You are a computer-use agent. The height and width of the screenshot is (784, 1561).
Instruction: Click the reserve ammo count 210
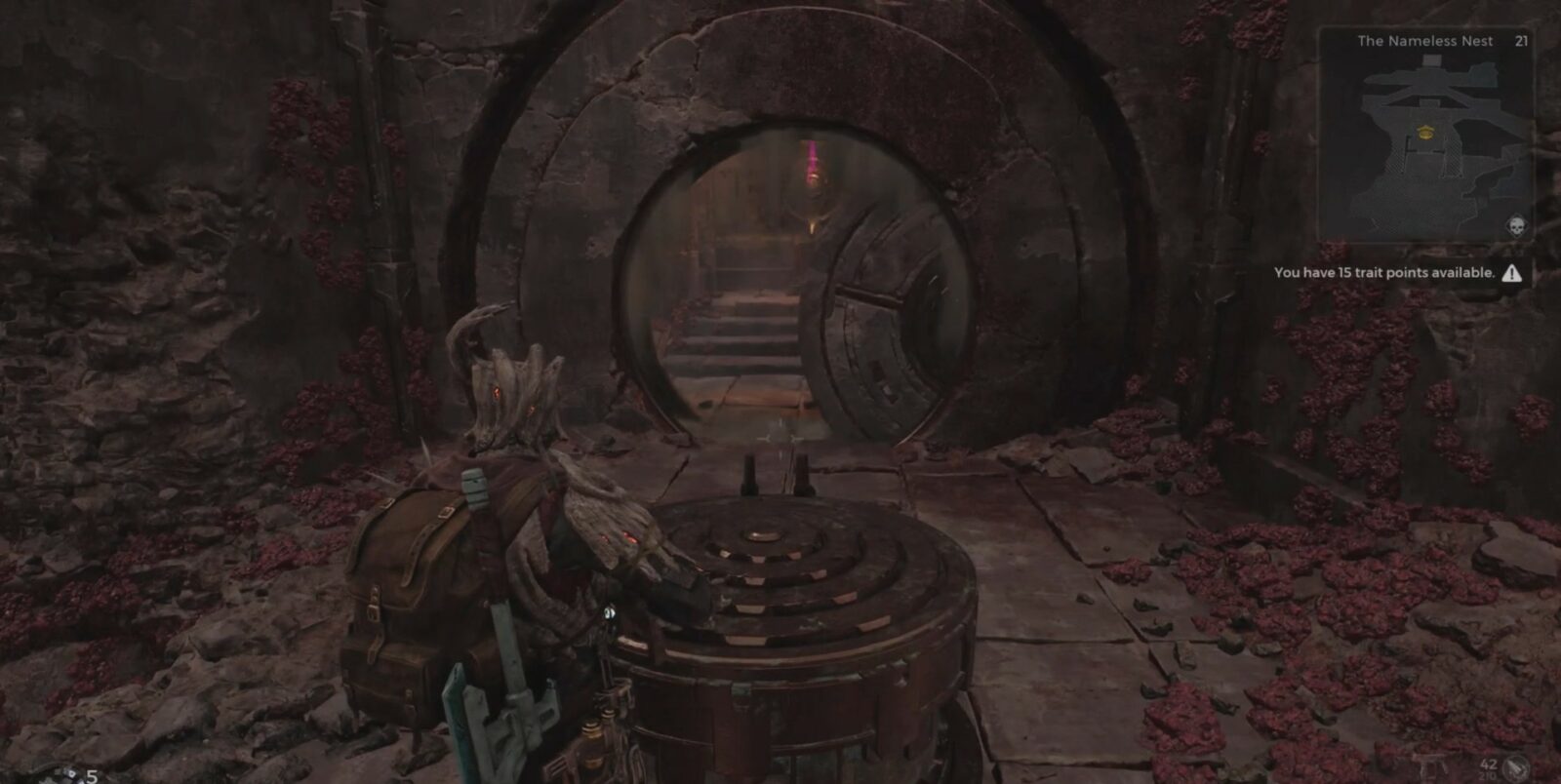click(x=1489, y=776)
